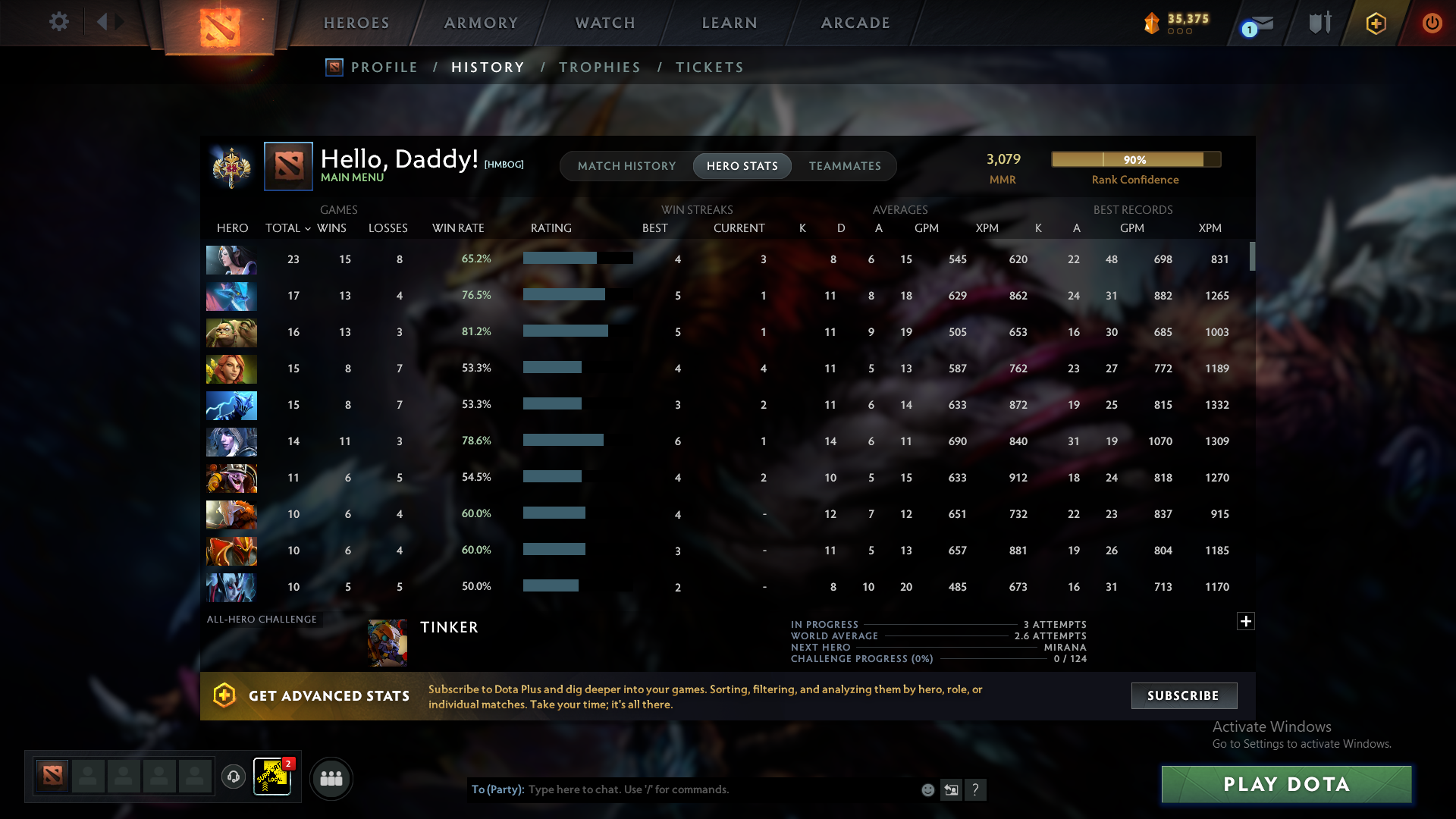Click the shard currency icon showing 35,375

tap(1153, 23)
